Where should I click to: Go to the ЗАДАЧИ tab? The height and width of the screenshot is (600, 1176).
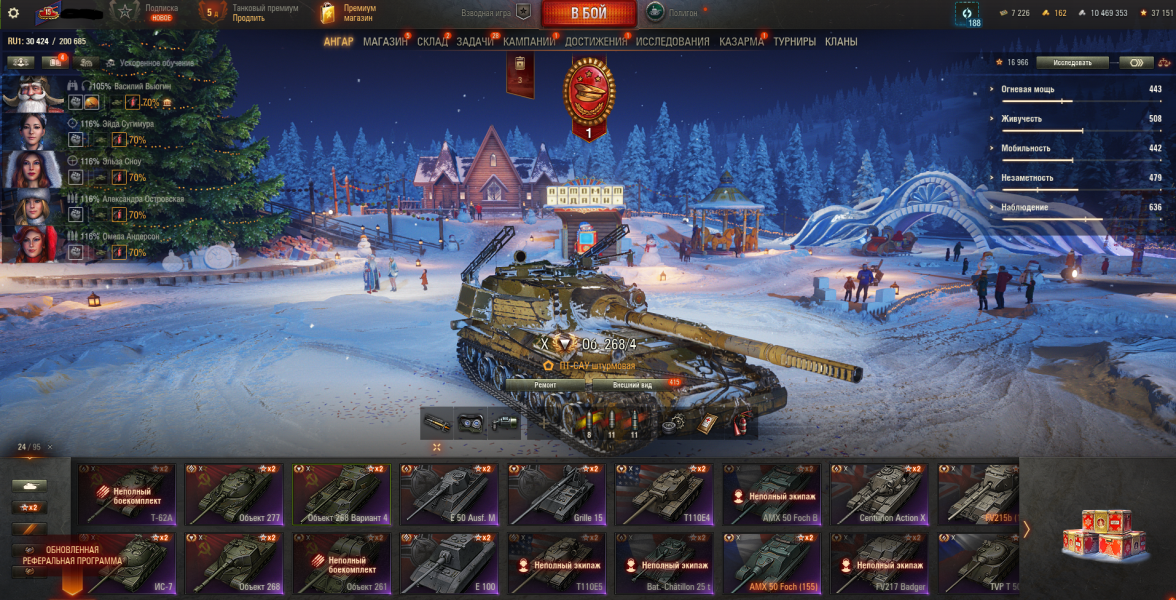coord(475,42)
